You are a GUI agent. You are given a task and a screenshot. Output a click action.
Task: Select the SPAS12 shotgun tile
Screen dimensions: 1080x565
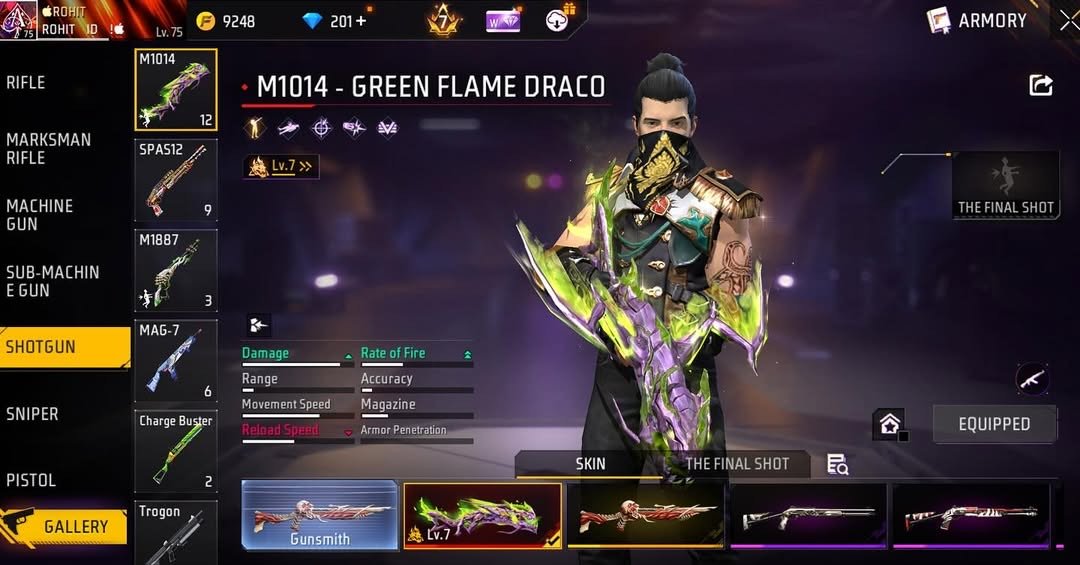[176, 180]
